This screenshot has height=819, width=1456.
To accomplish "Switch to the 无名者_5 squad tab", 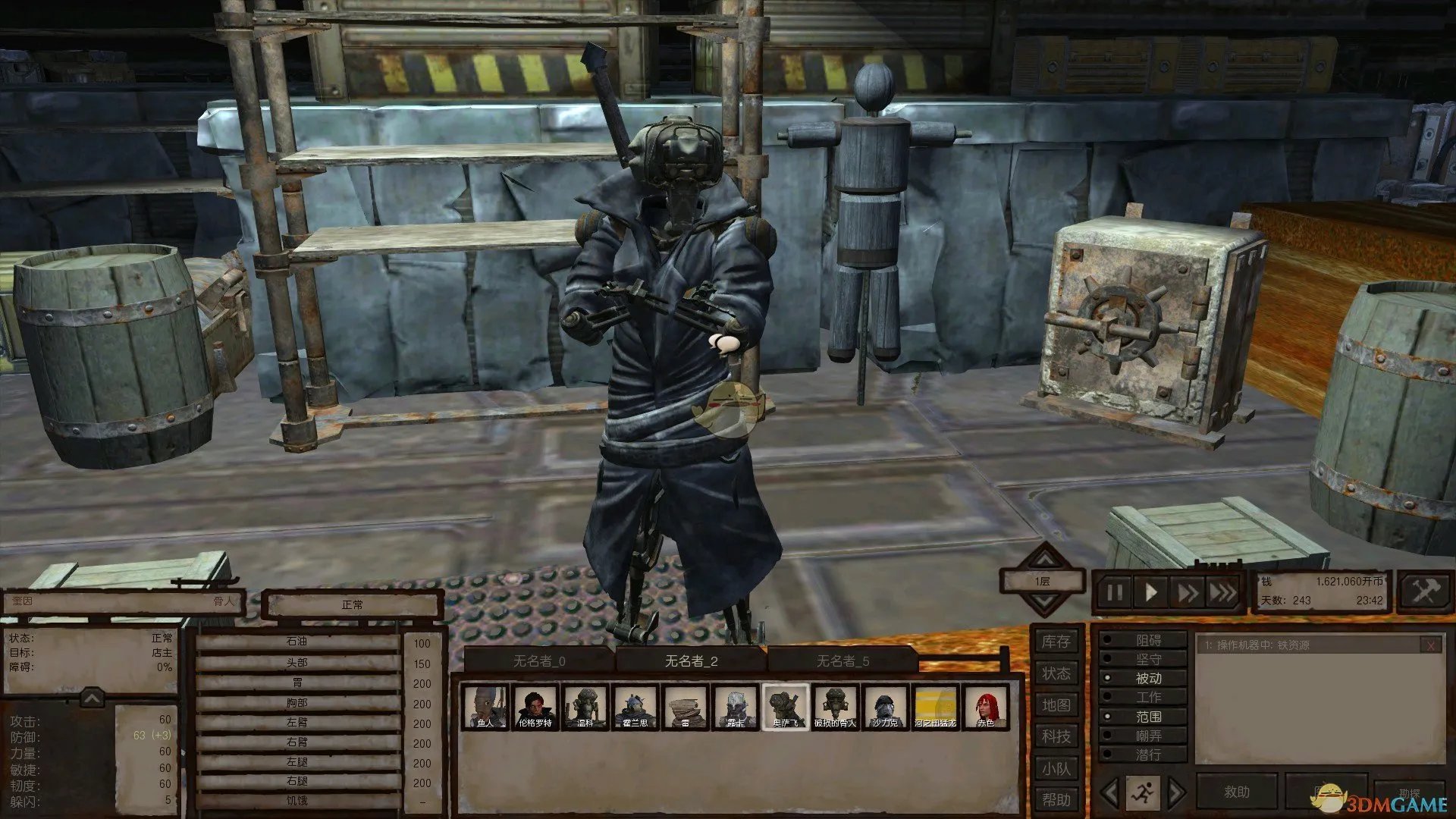I will [843, 661].
